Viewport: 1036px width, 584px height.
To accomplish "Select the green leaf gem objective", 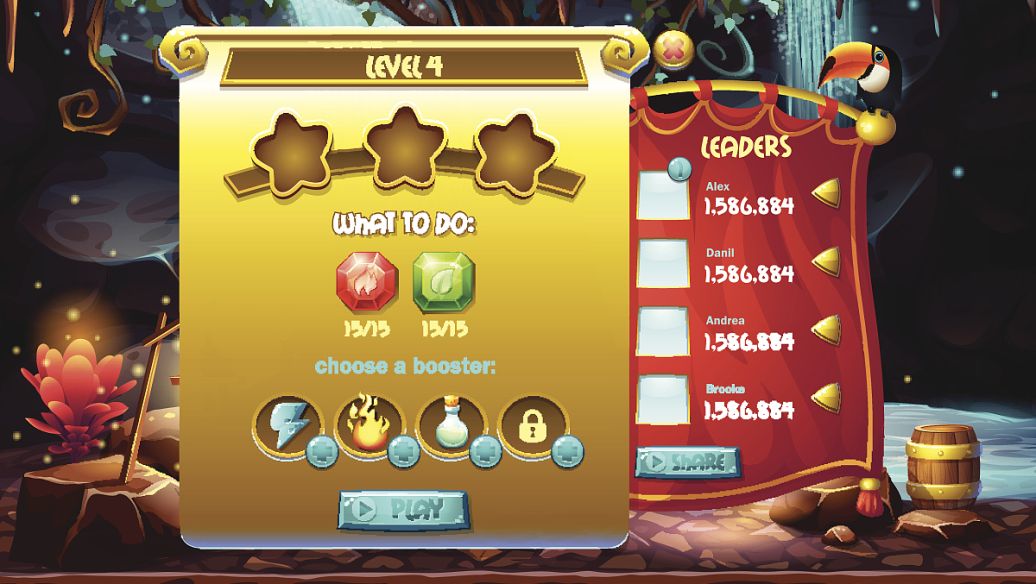I will (x=444, y=282).
